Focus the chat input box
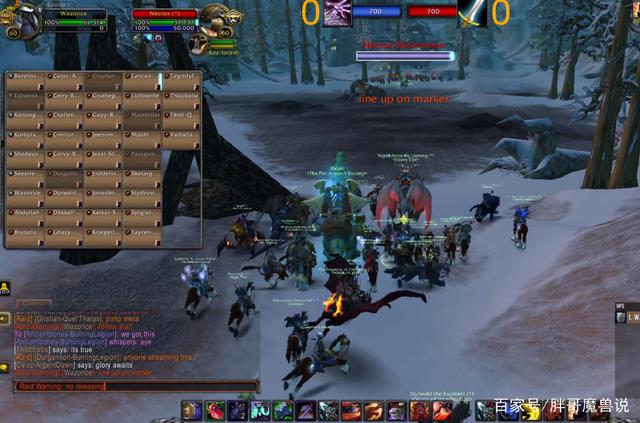This screenshot has width=640, height=423. click(135, 386)
